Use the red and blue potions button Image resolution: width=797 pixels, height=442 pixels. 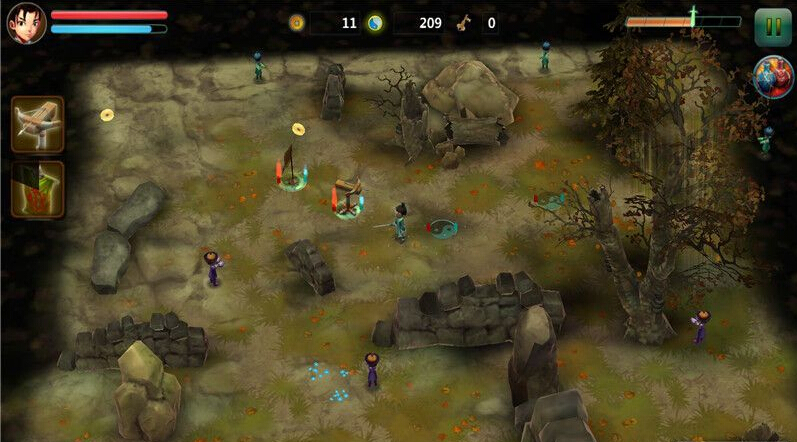pos(773,79)
